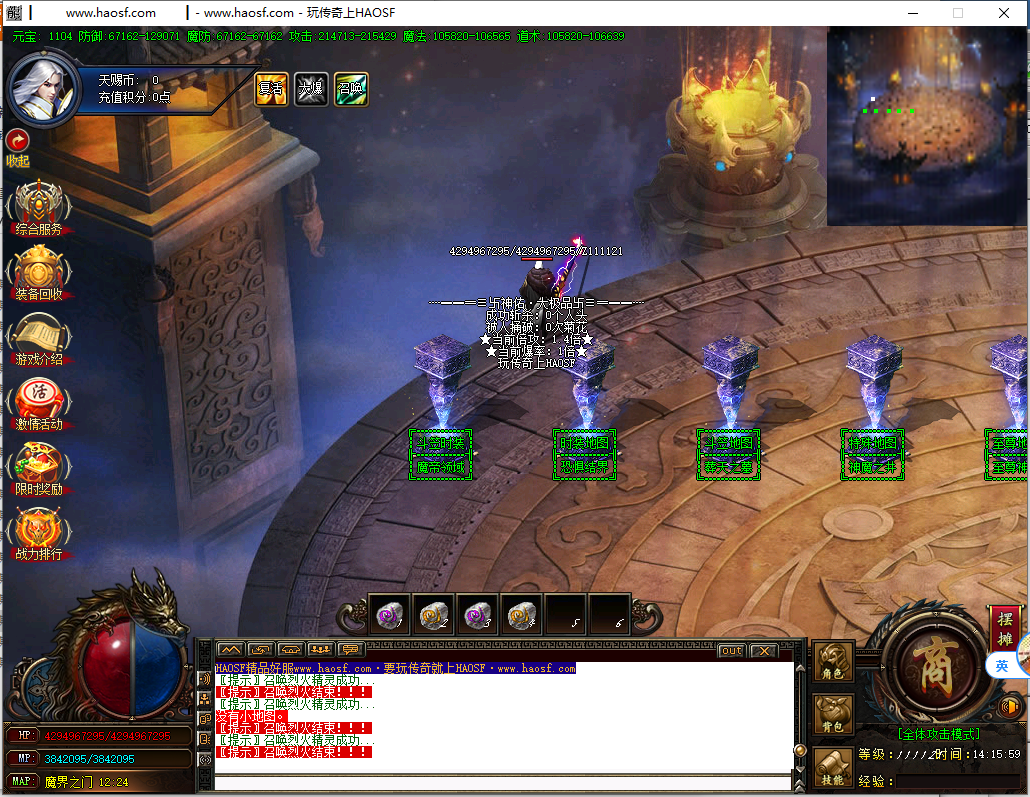1030x797 pixels.
Task: Close the game window
Action: coord(1005,13)
